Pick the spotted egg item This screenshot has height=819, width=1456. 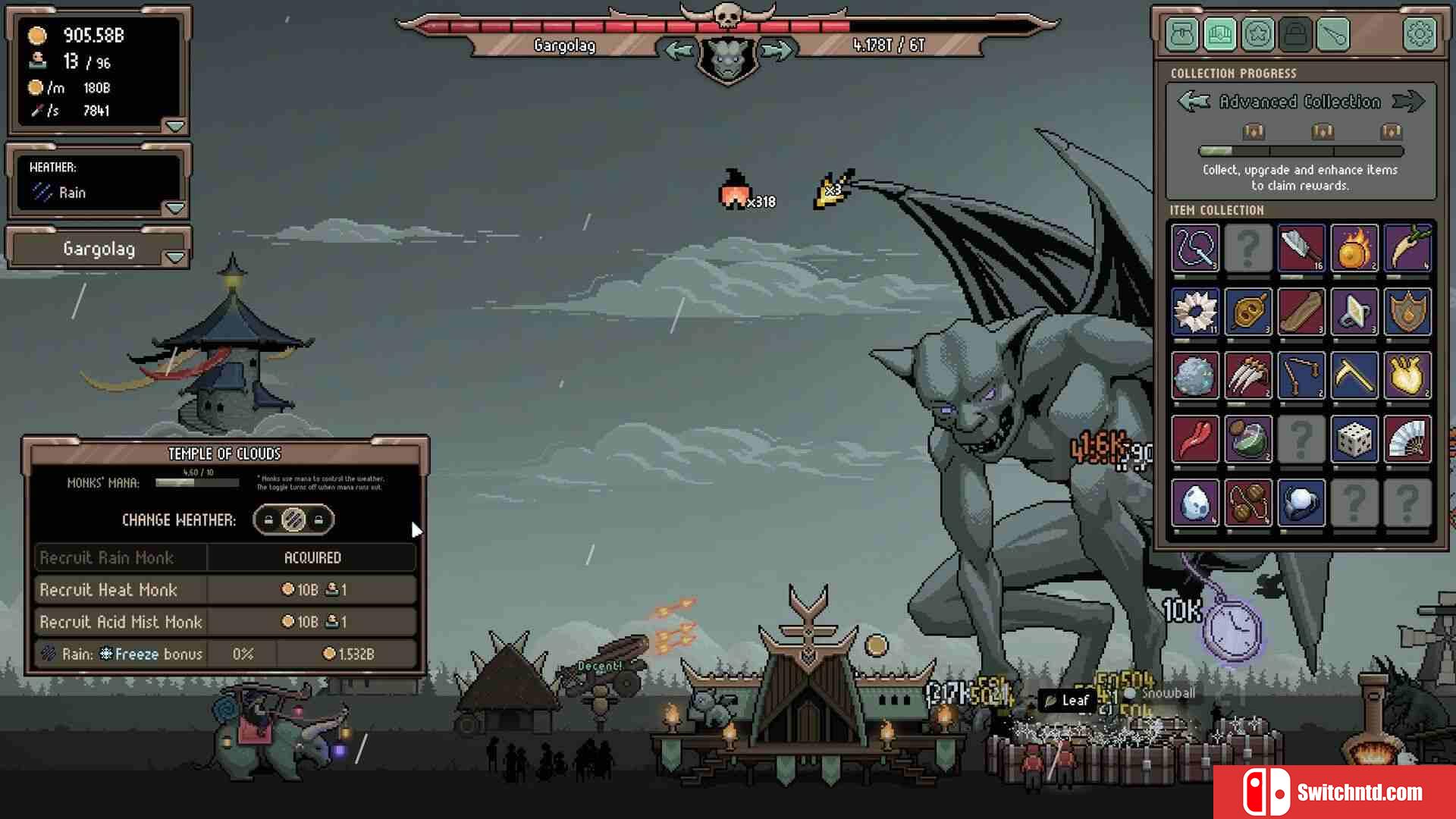(1194, 503)
